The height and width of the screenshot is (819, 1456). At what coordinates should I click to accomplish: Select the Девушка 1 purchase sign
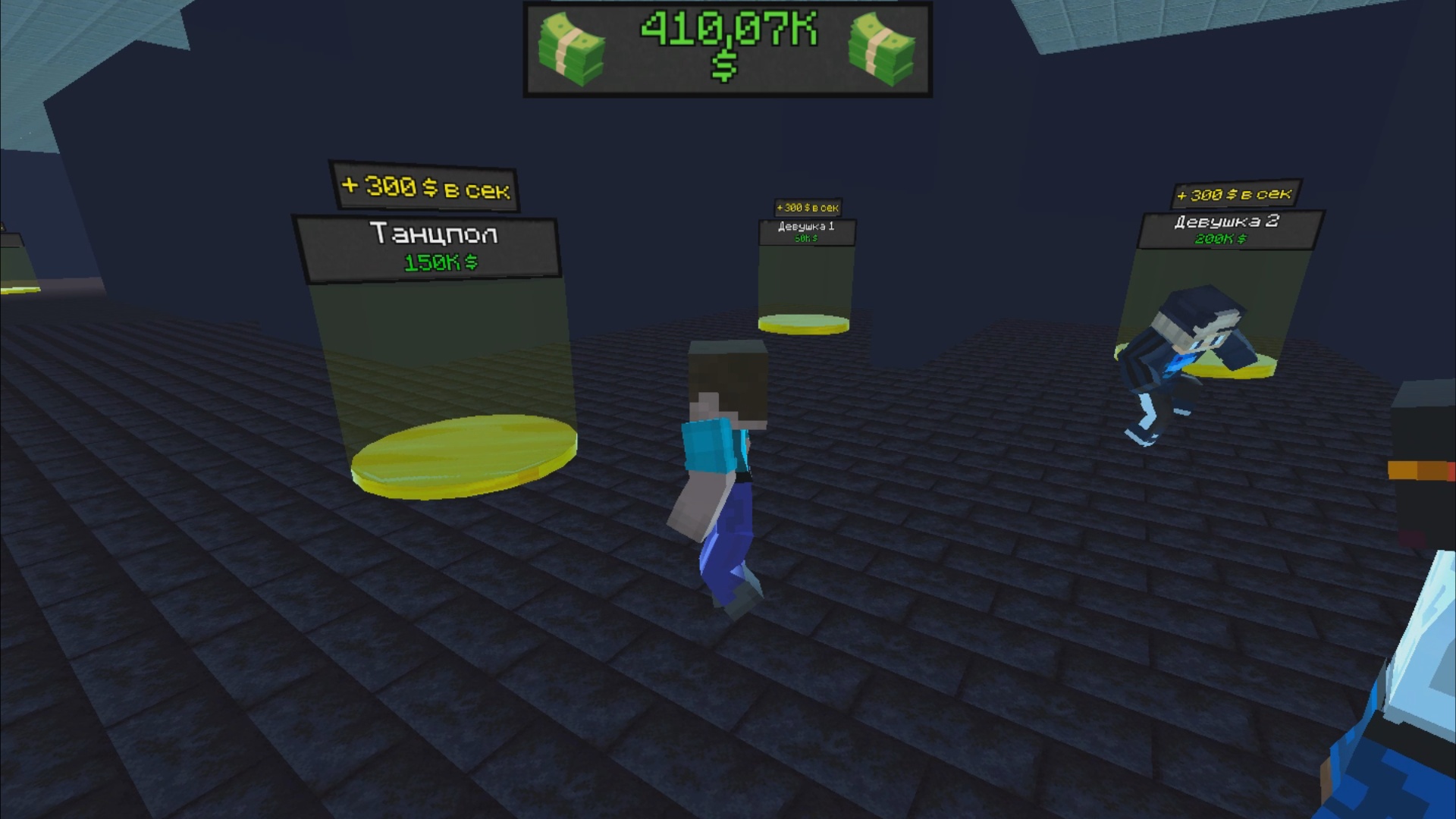(806, 228)
